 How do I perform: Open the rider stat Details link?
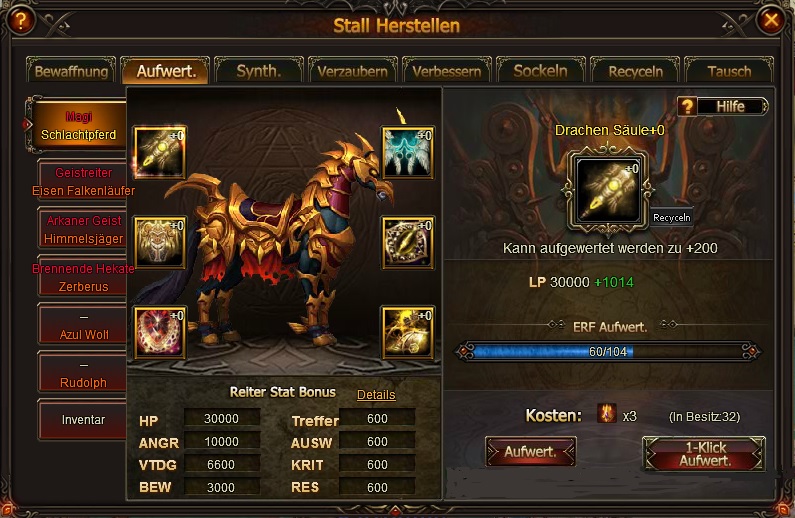click(x=376, y=395)
